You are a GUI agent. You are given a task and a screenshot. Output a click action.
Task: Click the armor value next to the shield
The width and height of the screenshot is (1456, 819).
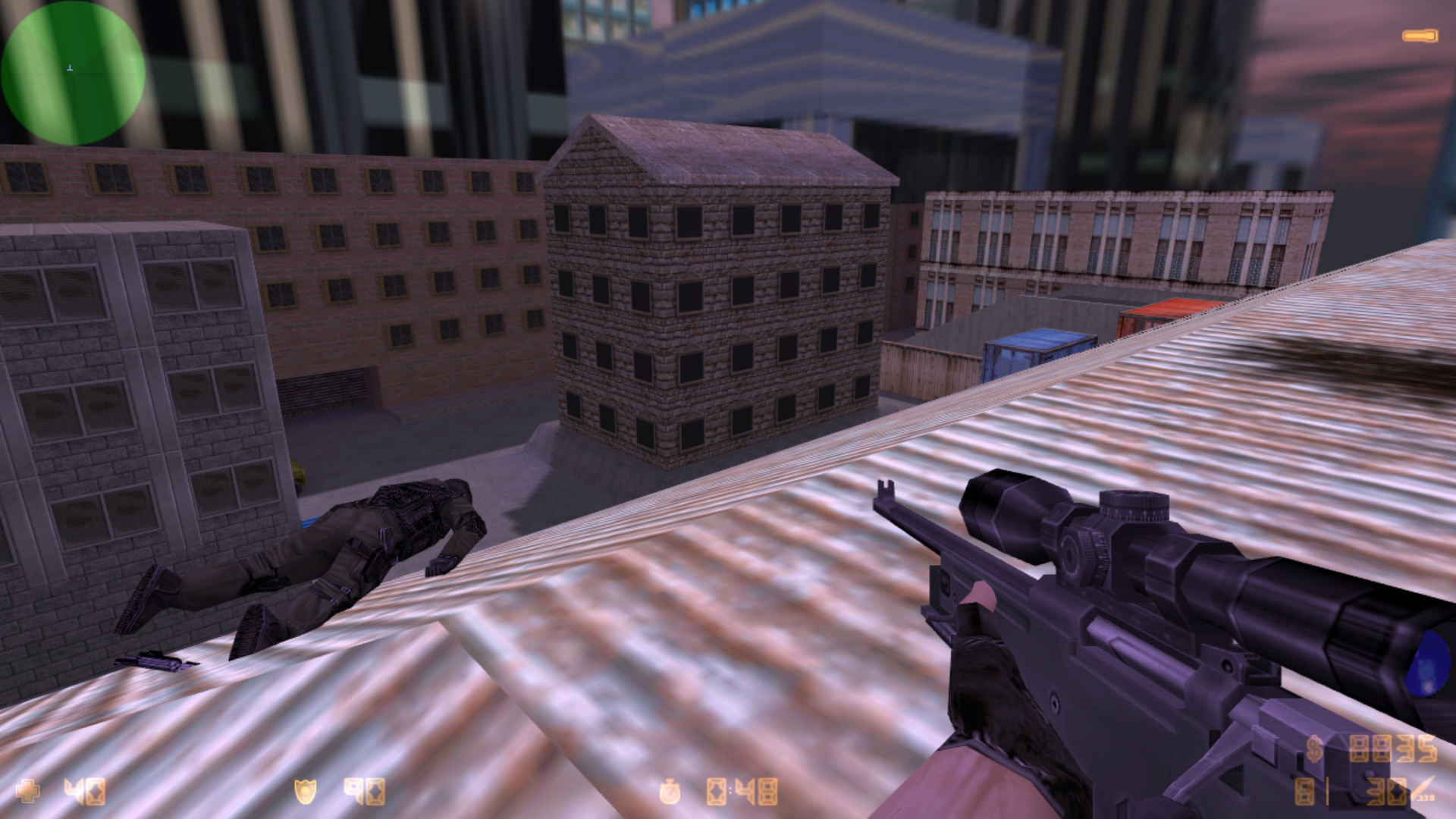coord(364,793)
